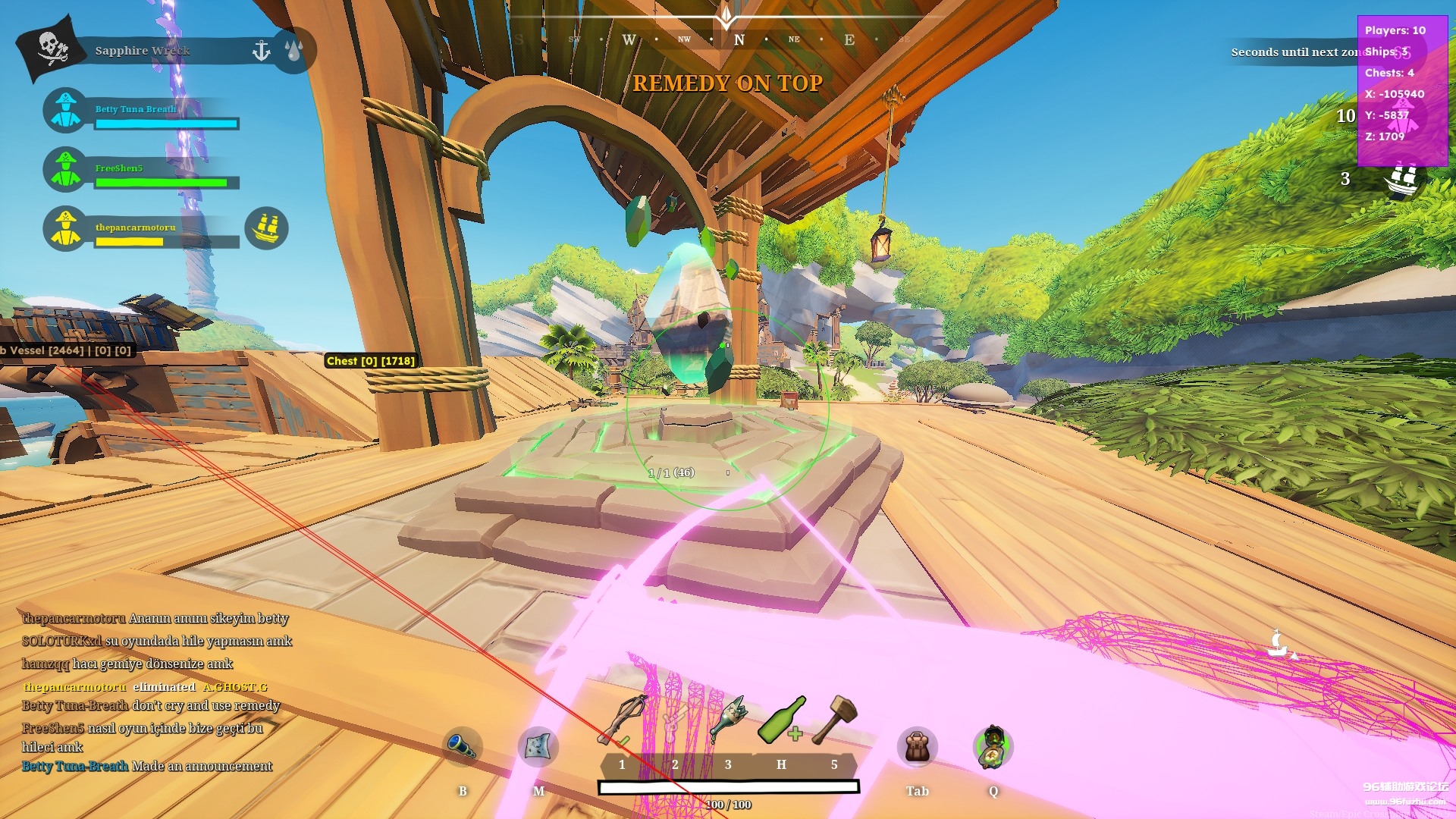Click Betty Tuna Breath's crew portrait
The width and height of the screenshot is (1456, 819).
tap(66, 111)
